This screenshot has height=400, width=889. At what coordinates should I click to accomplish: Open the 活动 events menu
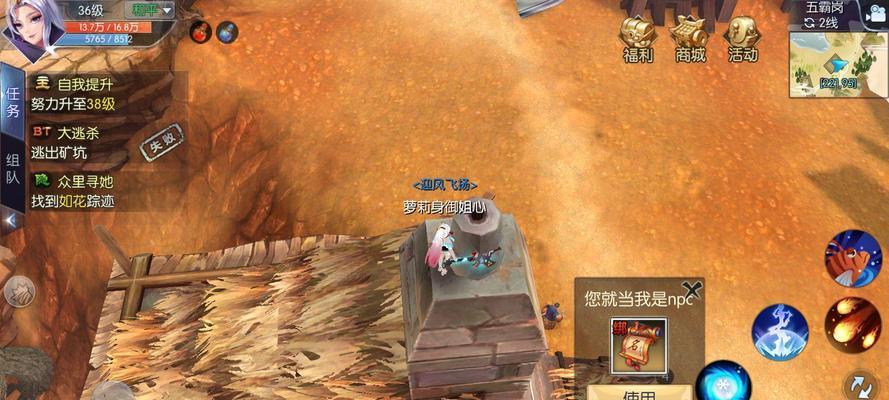pyautogui.click(x=742, y=38)
